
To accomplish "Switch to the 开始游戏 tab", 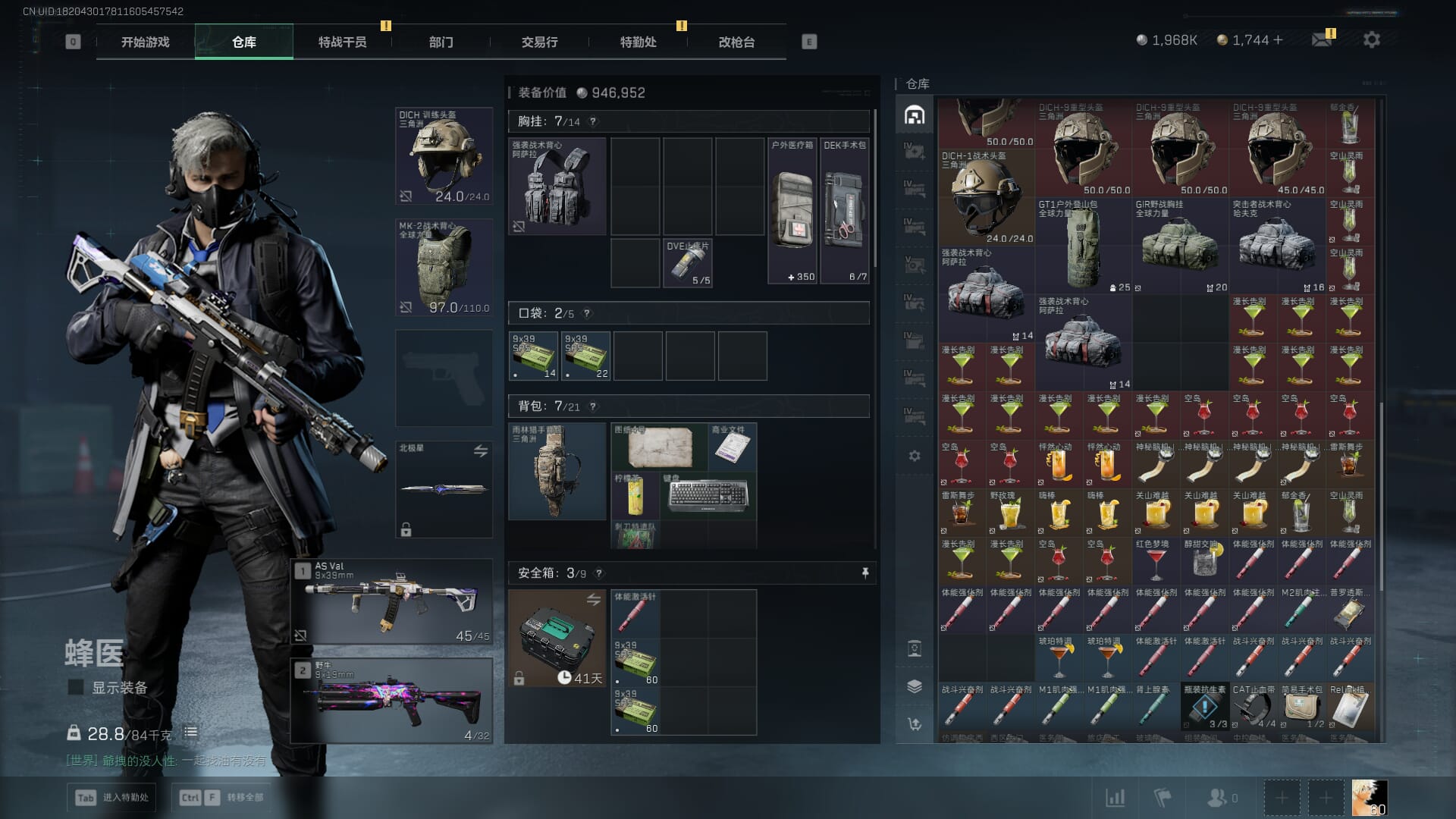I will pyautogui.click(x=145, y=42).
